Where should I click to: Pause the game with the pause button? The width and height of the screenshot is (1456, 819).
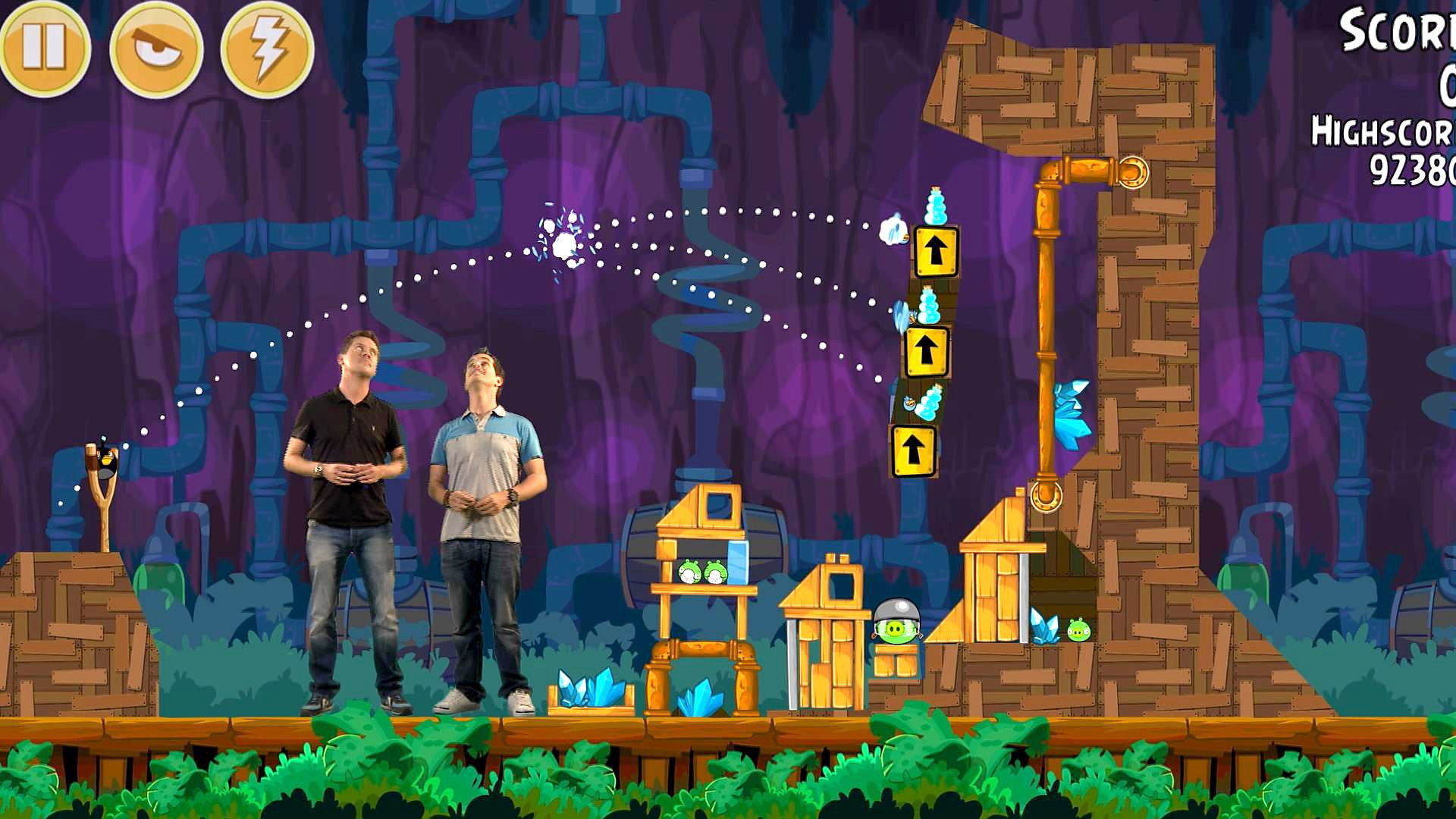click(45, 49)
